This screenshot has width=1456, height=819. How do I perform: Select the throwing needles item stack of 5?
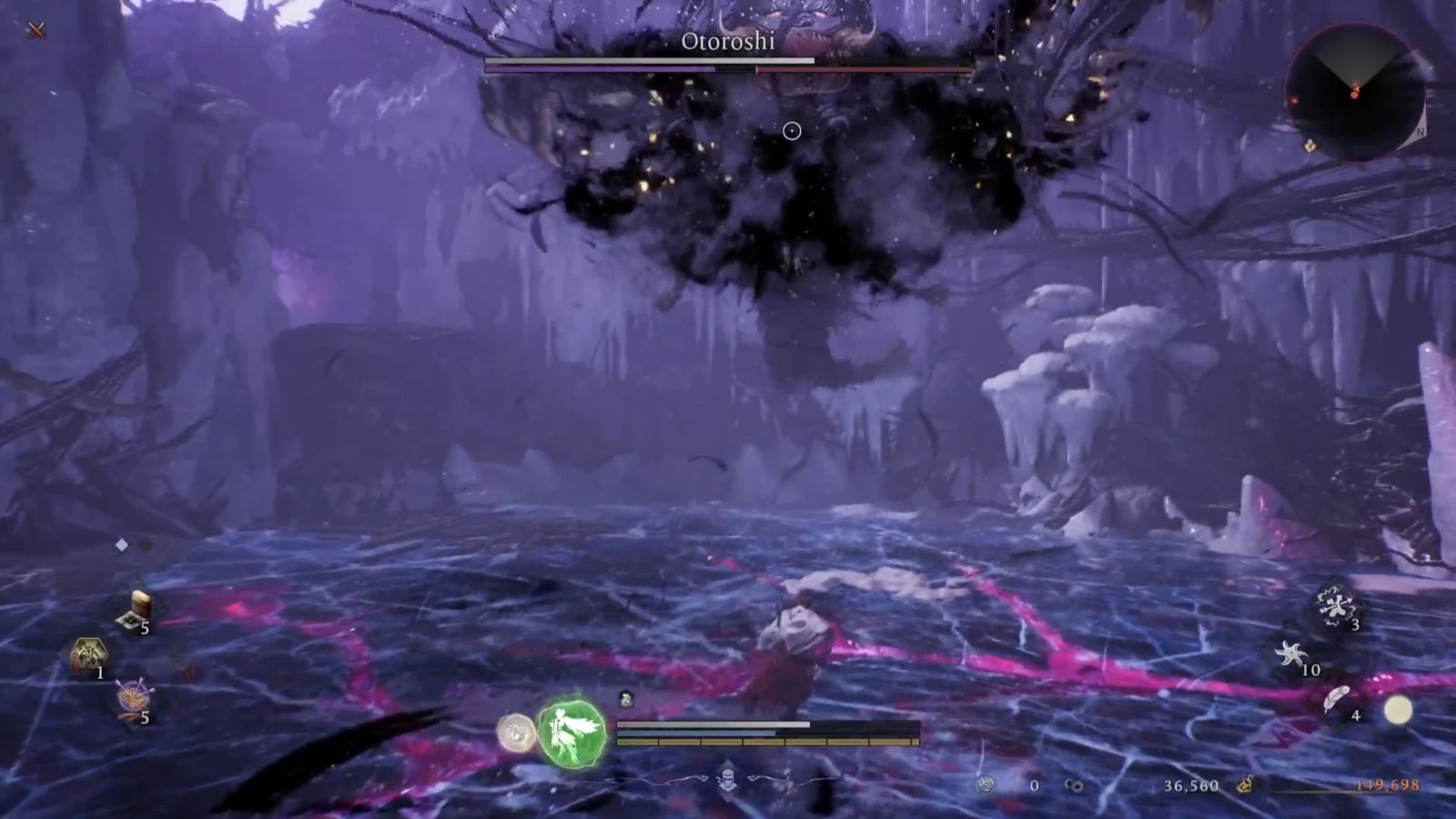click(x=135, y=697)
